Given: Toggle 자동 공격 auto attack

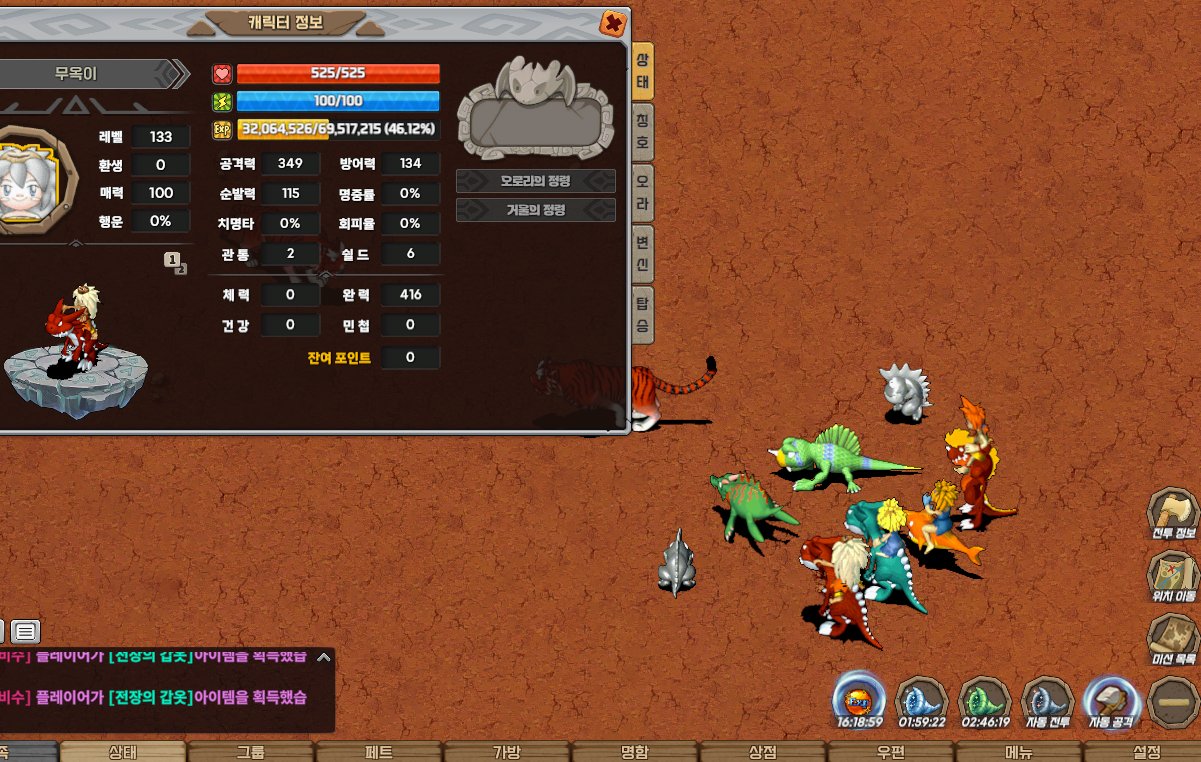Looking at the screenshot, I should 1111,701.
